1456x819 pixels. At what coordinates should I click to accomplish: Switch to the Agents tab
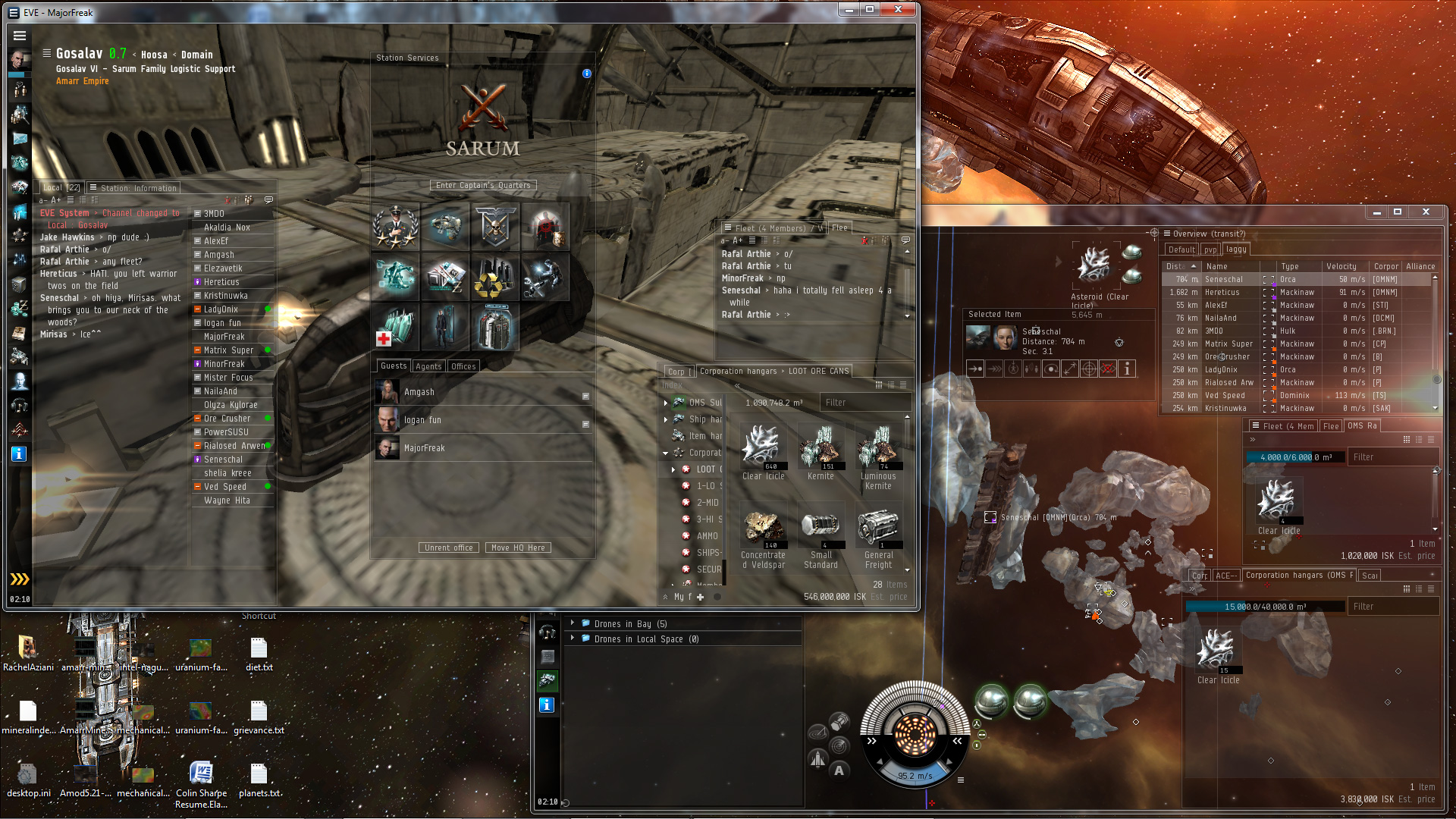[x=428, y=366]
